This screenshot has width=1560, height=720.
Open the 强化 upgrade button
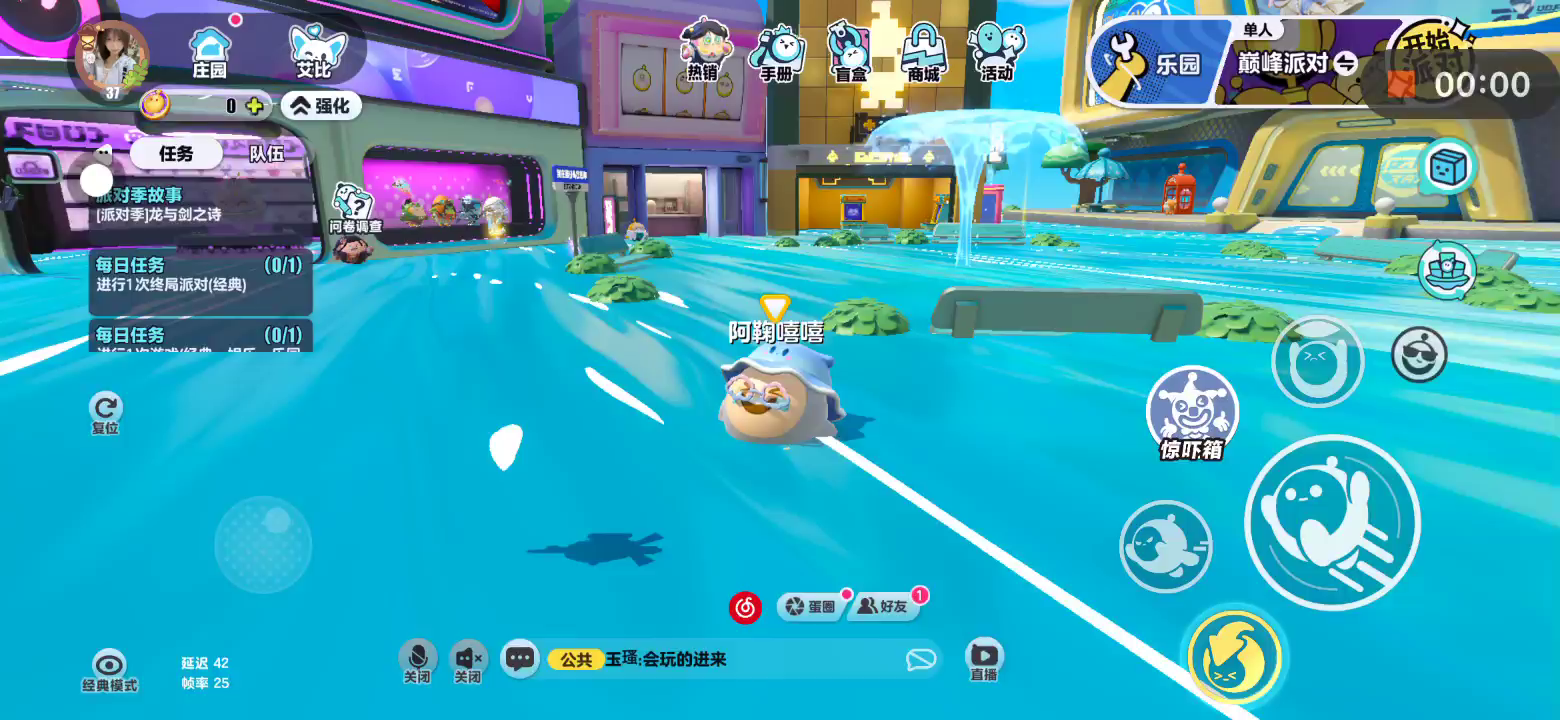click(321, 105)
